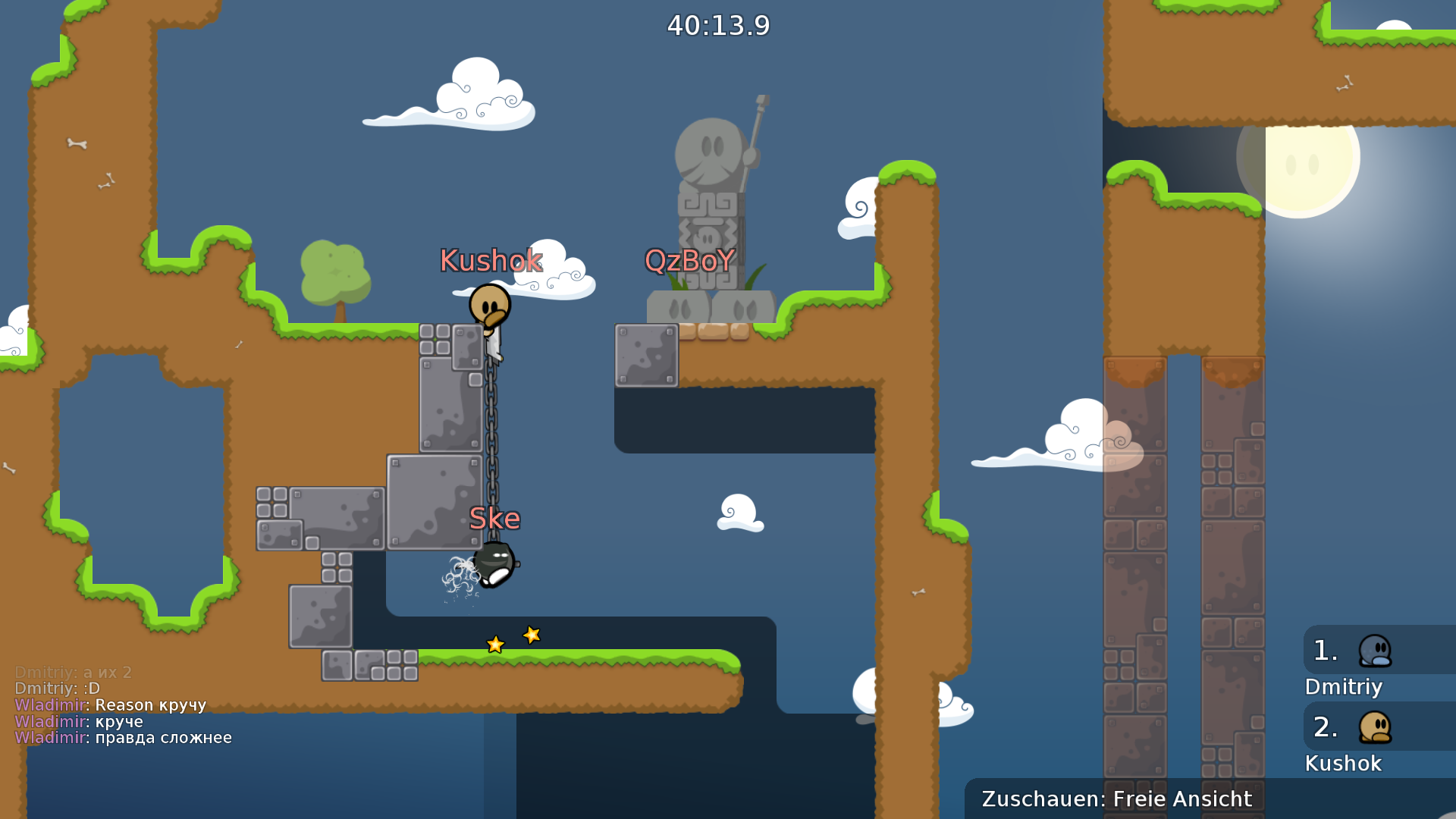The image size is (1456, 819).
Task: Click the metal crate block beside QzBoY's platform
Action: pos(647,355)
